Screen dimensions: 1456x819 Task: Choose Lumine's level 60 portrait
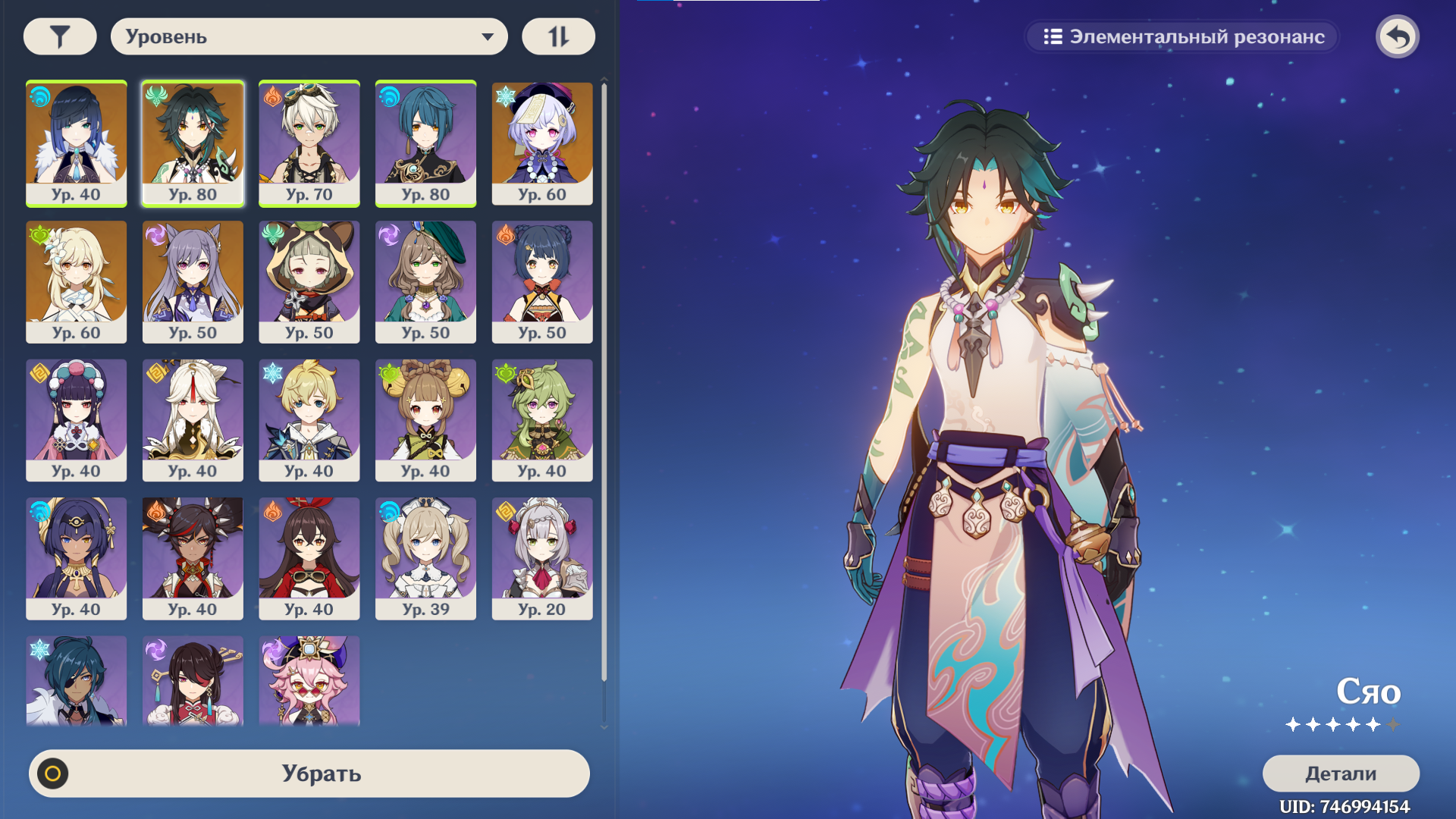(x=77, y=281)
